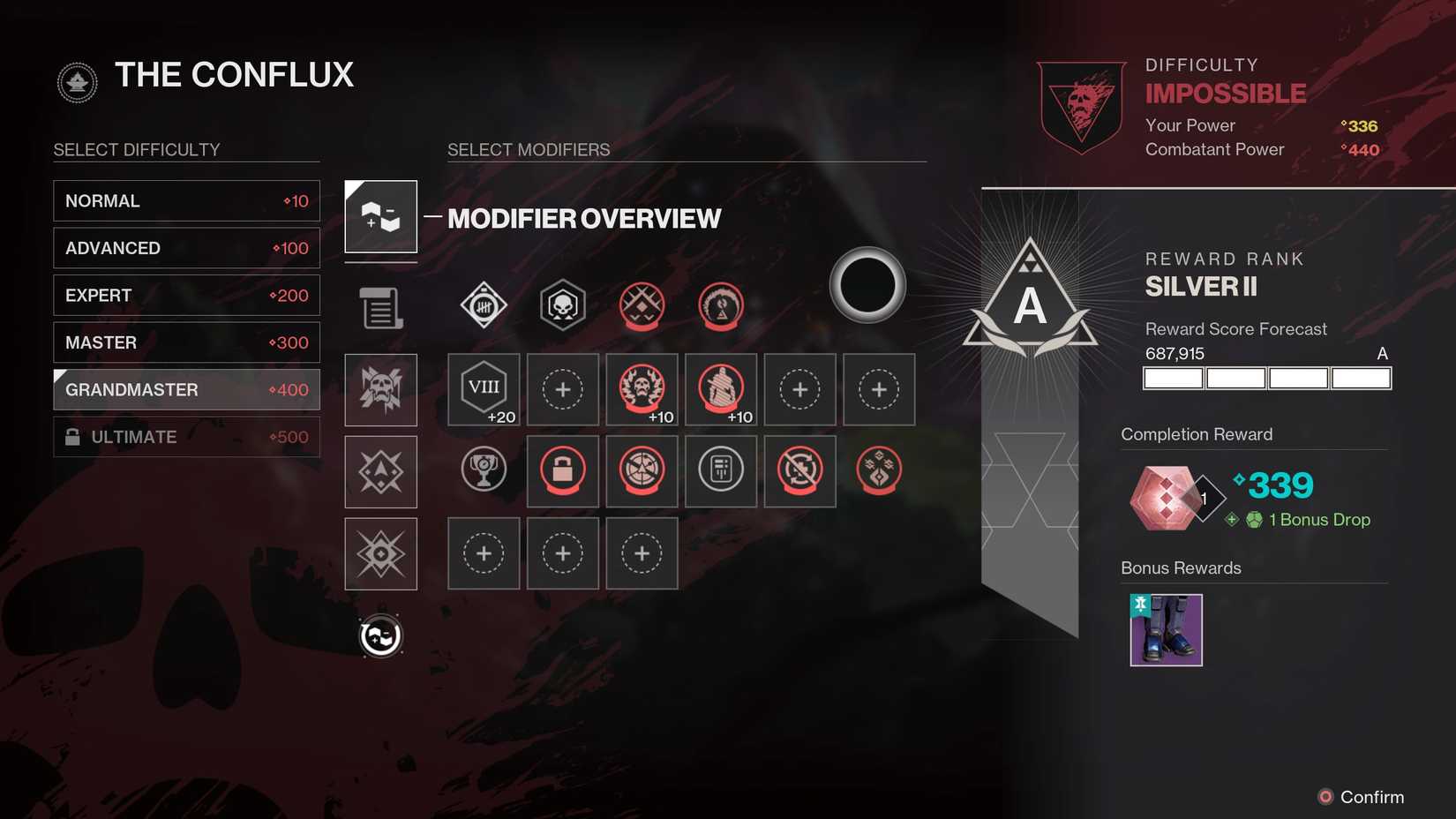Screen dimensions: 1456x819
Task: Select MASTER from the difficulty list
Action: coord(186,342)
